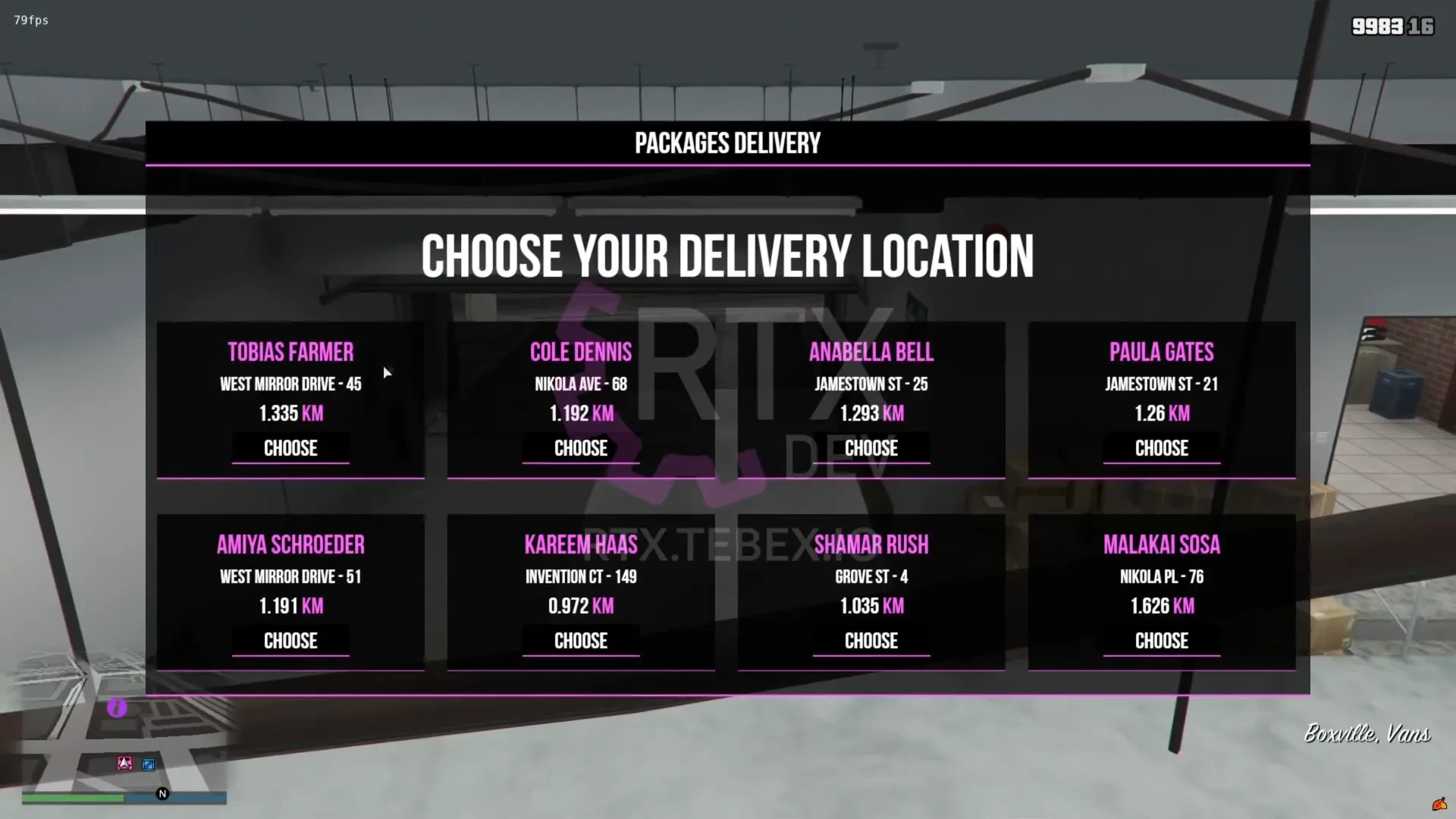Choose Anabella Bell's Jamestown St delivery

(871, 448)
